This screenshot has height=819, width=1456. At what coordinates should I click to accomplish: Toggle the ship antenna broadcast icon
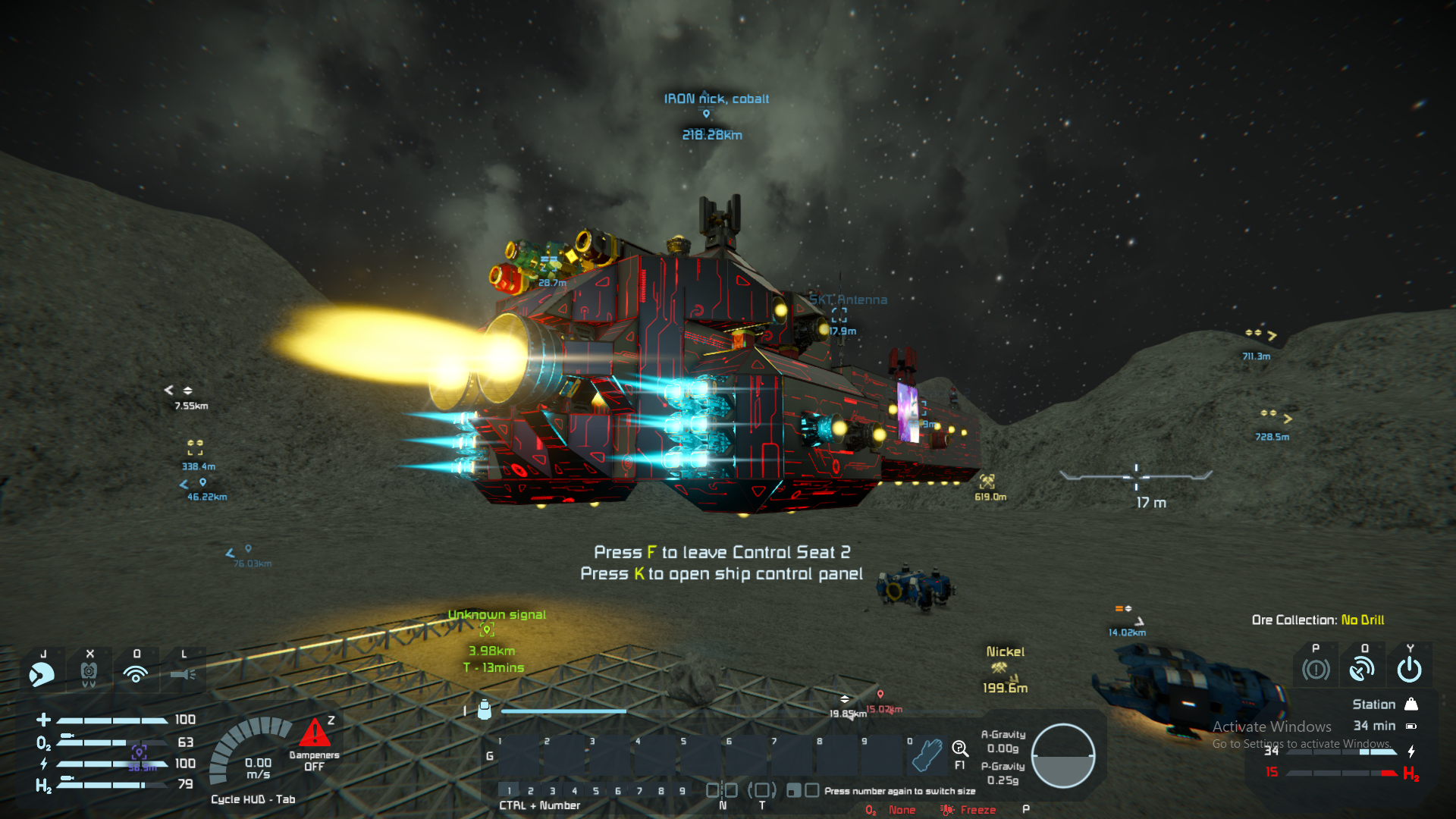1362,670
